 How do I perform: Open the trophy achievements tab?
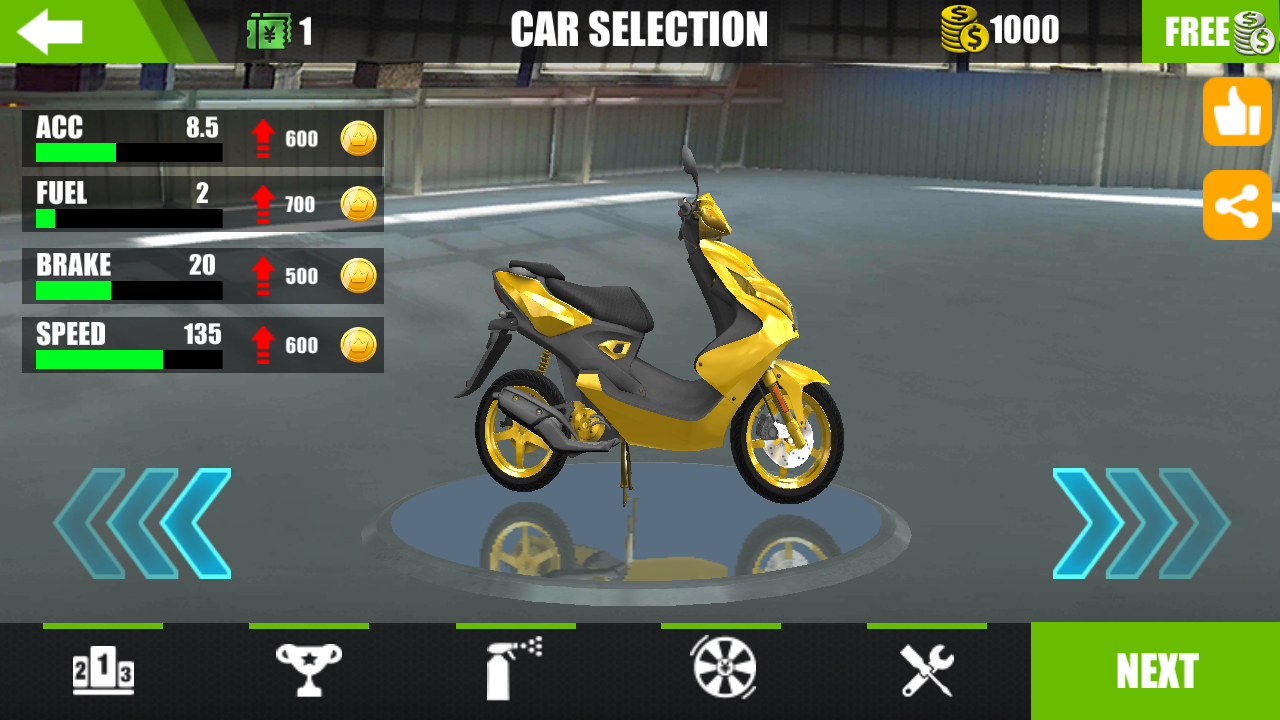click(x=309, y=670)
